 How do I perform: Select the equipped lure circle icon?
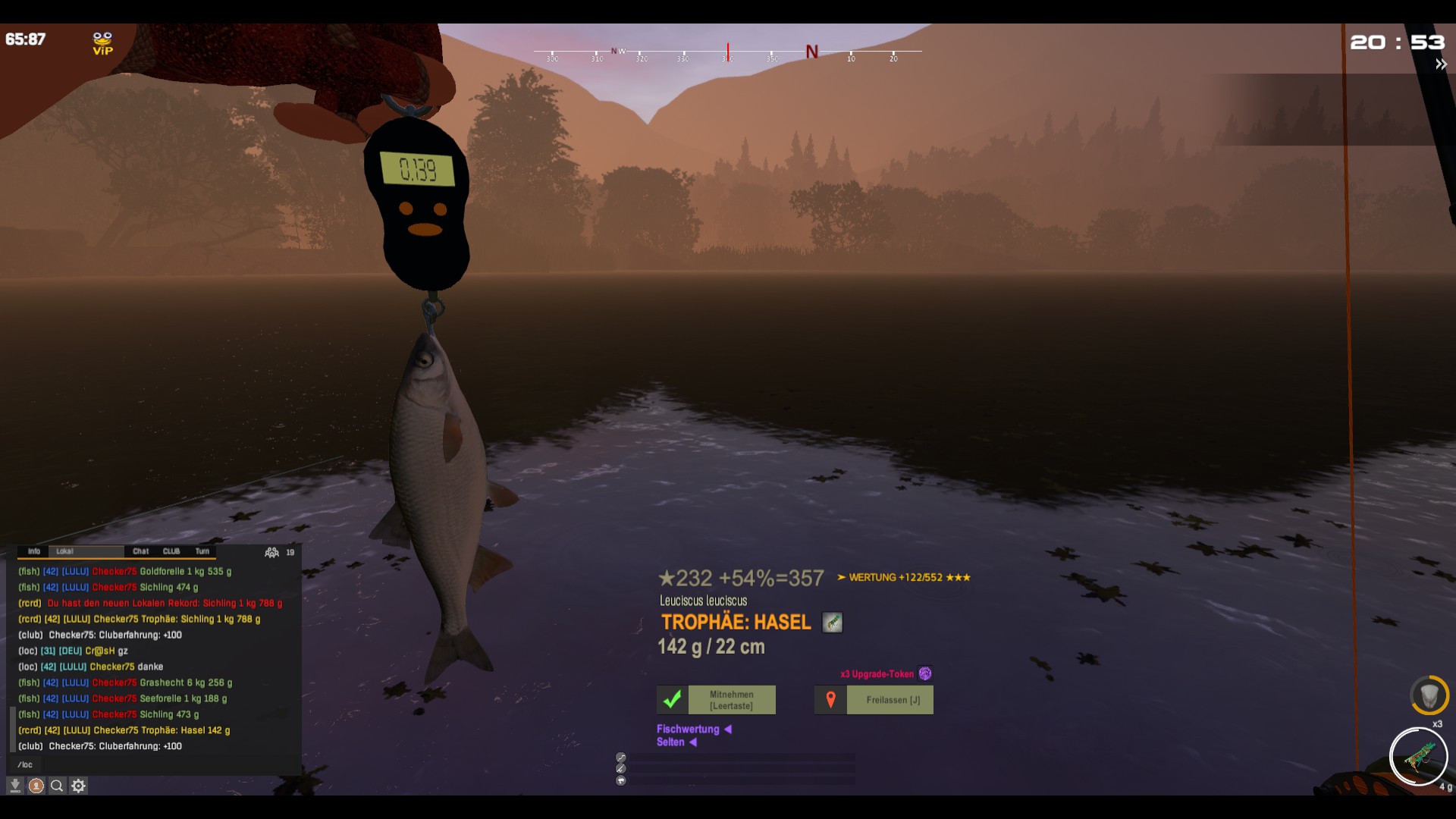click(x=1418, y=756)
